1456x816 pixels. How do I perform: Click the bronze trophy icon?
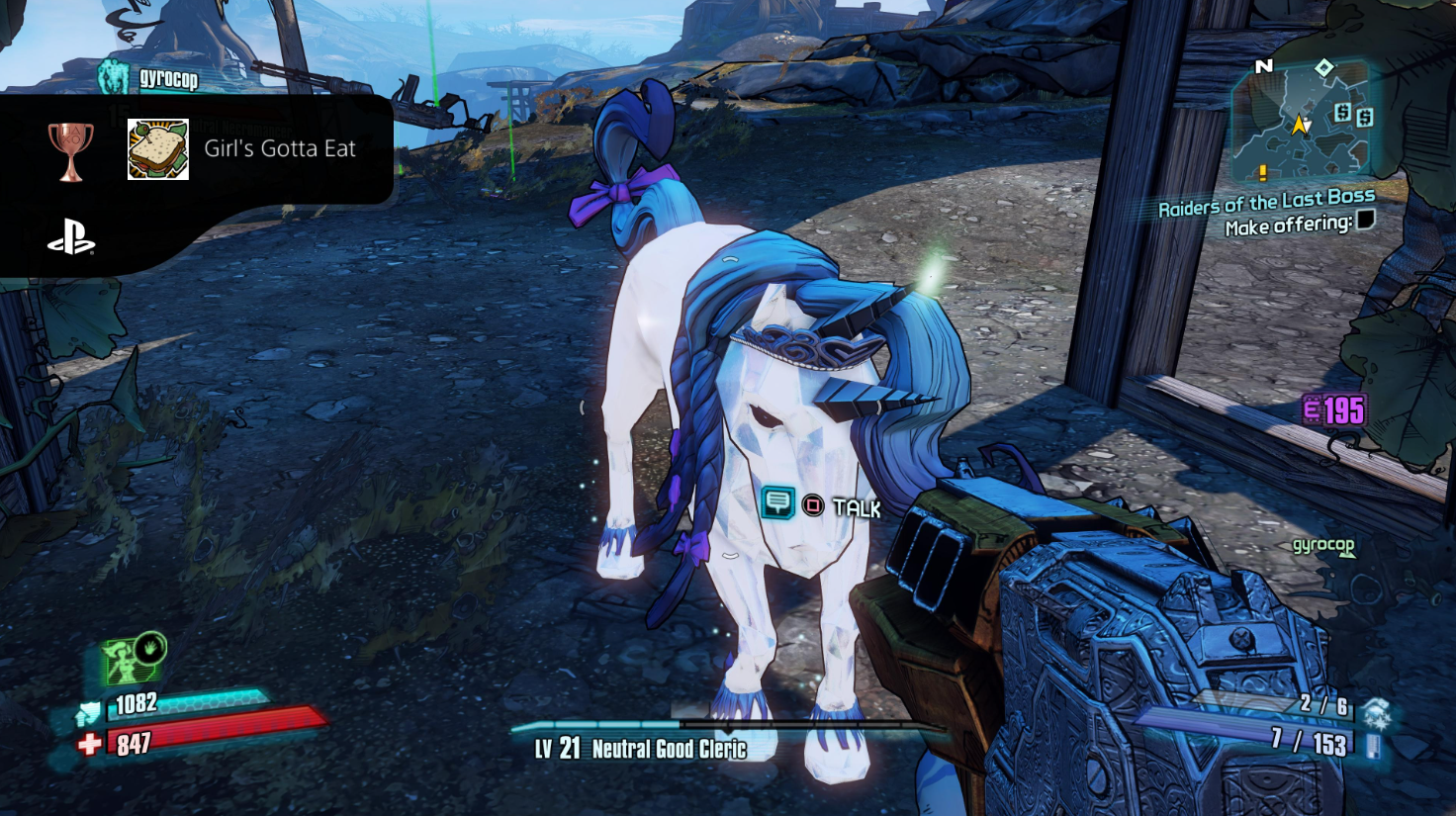71,150
